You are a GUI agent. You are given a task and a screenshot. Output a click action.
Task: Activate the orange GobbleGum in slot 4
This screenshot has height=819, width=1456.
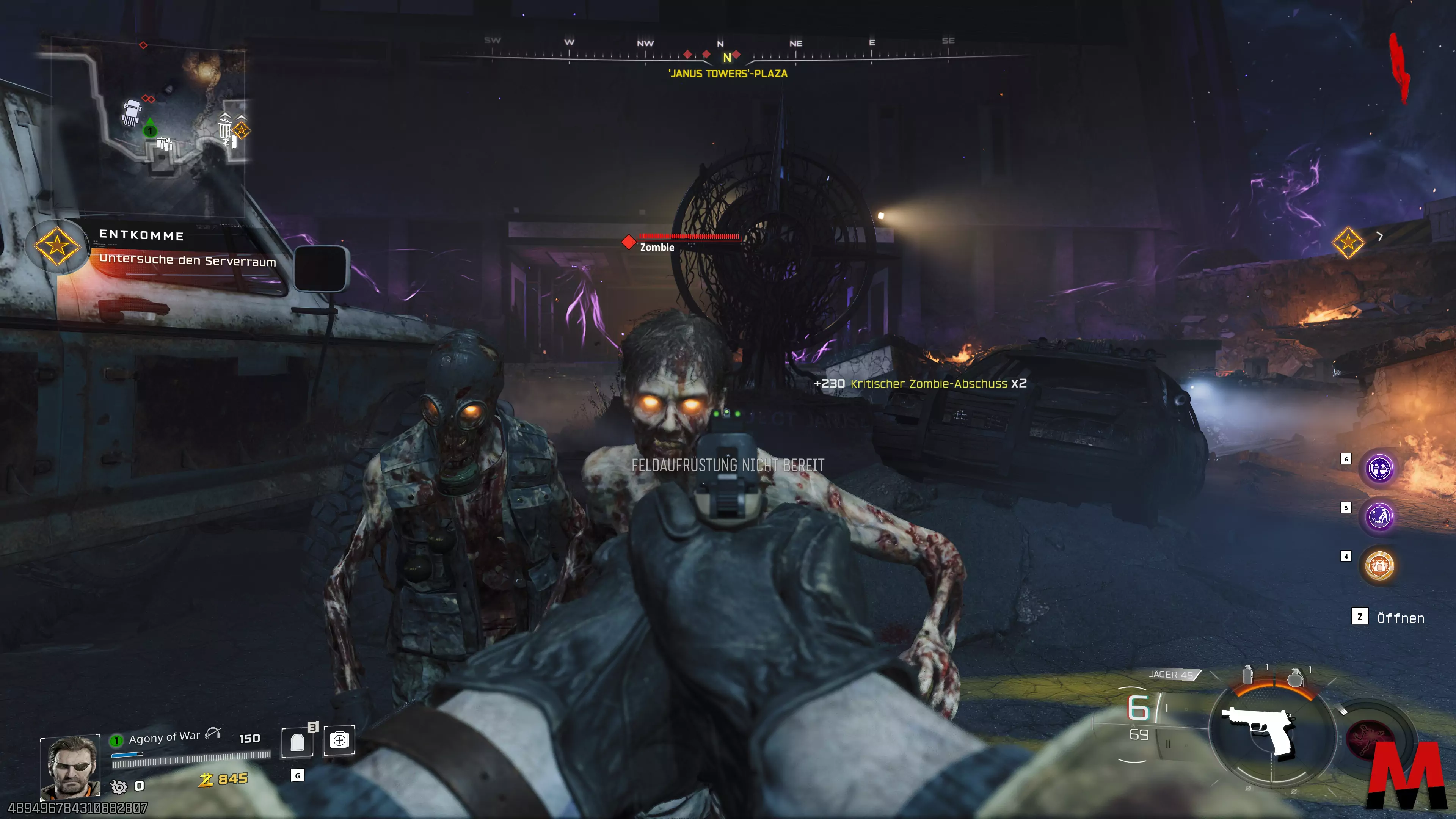coord(1379,565)
